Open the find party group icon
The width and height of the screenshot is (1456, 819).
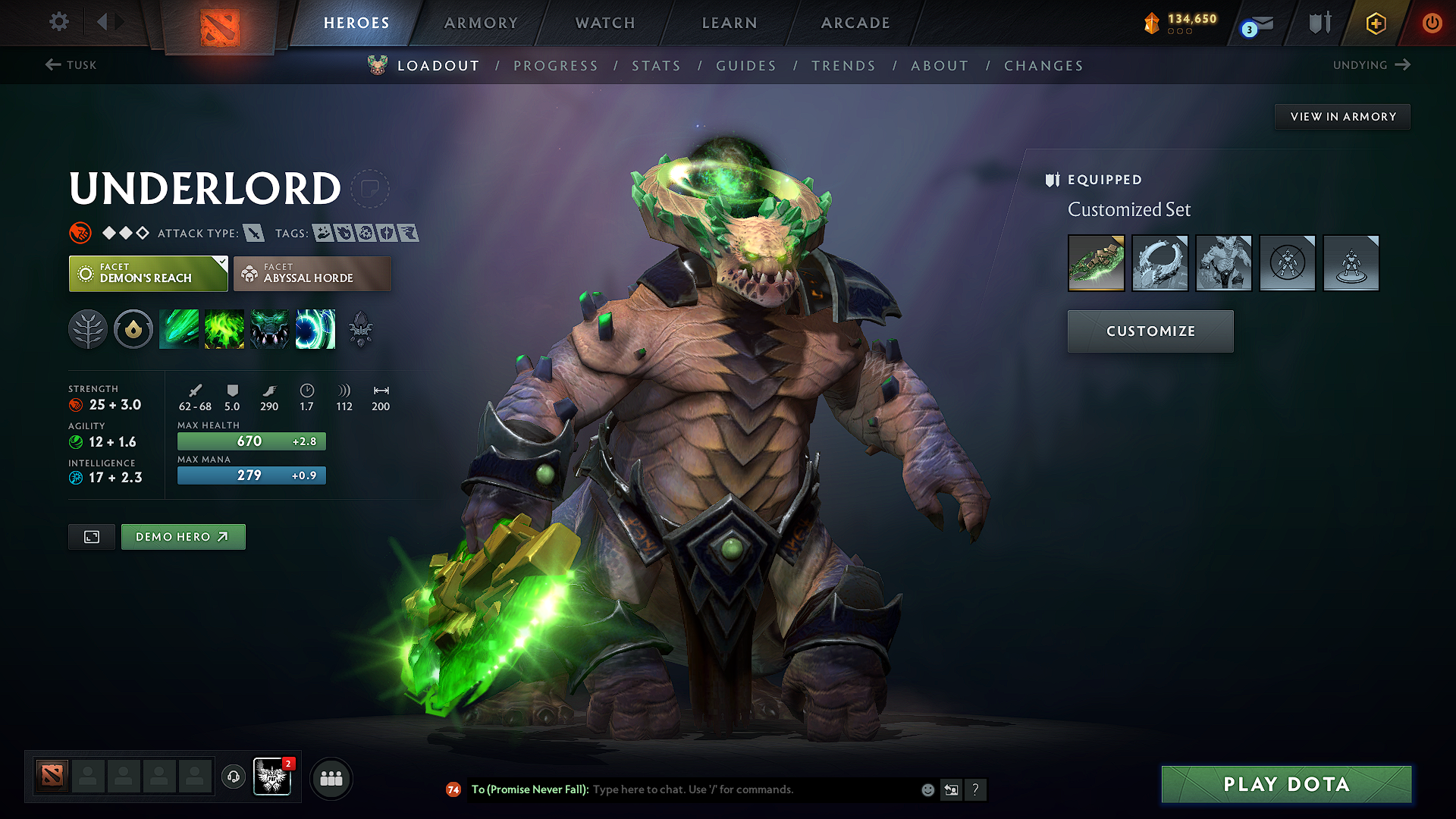tap(331, 778)
